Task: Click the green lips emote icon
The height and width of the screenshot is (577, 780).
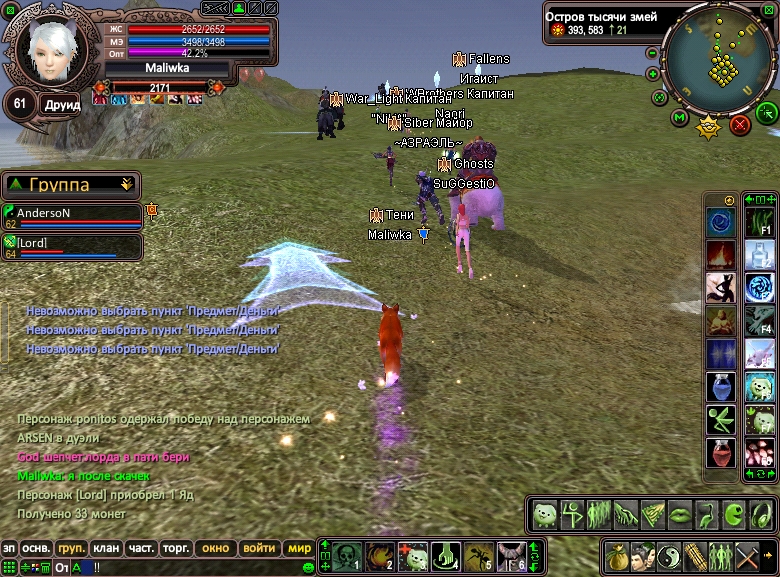Action: click(x=681, y=514)
